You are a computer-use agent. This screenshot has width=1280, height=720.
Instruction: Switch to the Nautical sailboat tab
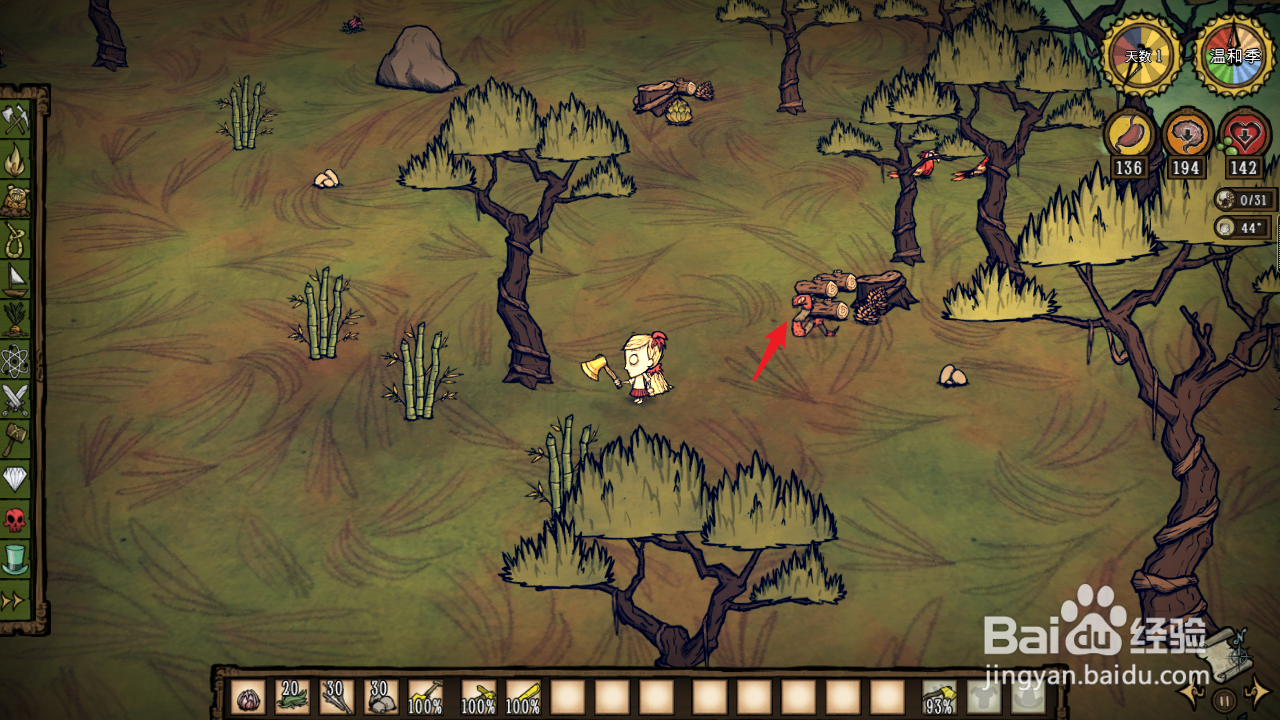16,279
